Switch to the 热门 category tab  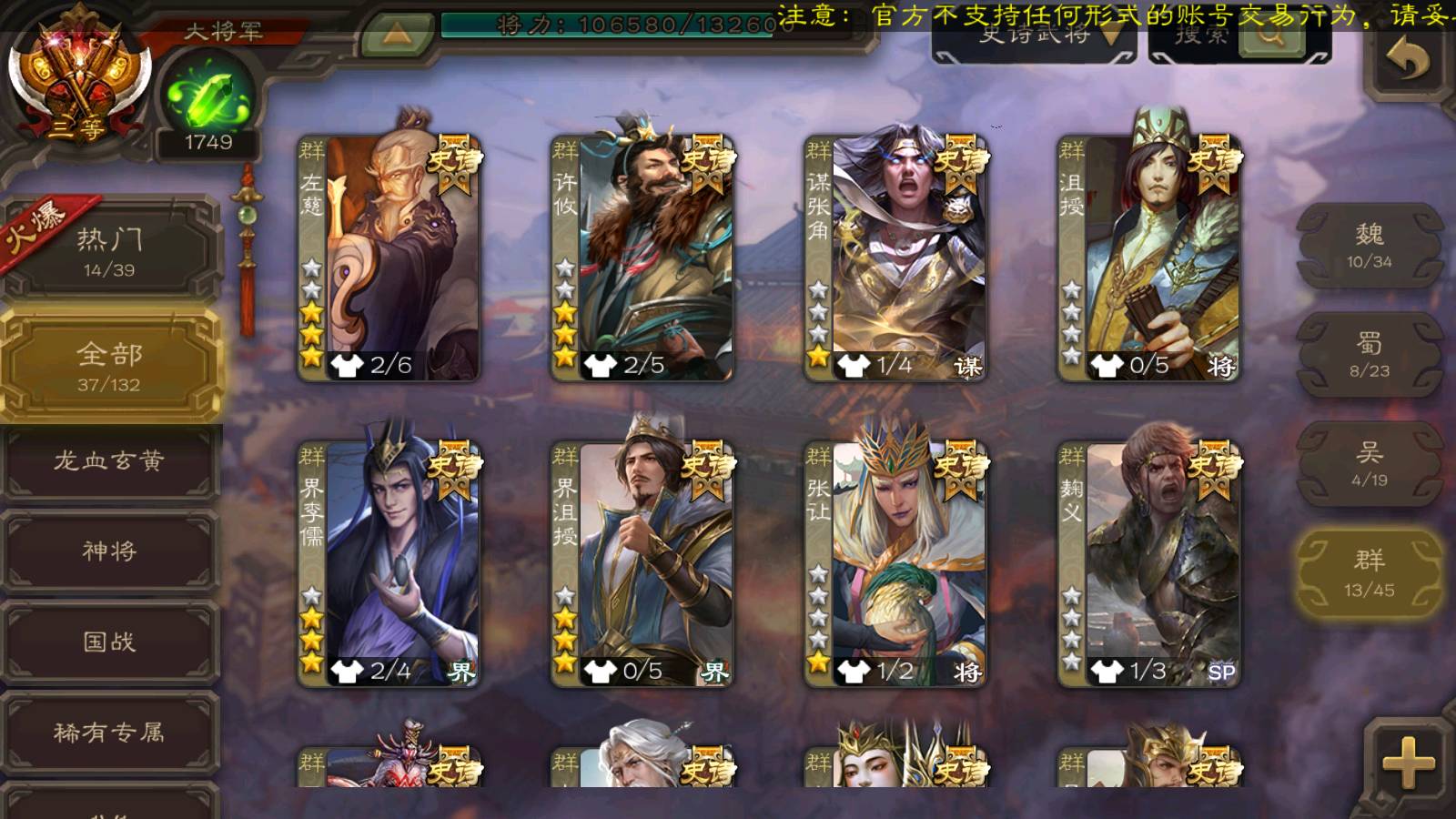pyautogui.click(x=109, y=251)
